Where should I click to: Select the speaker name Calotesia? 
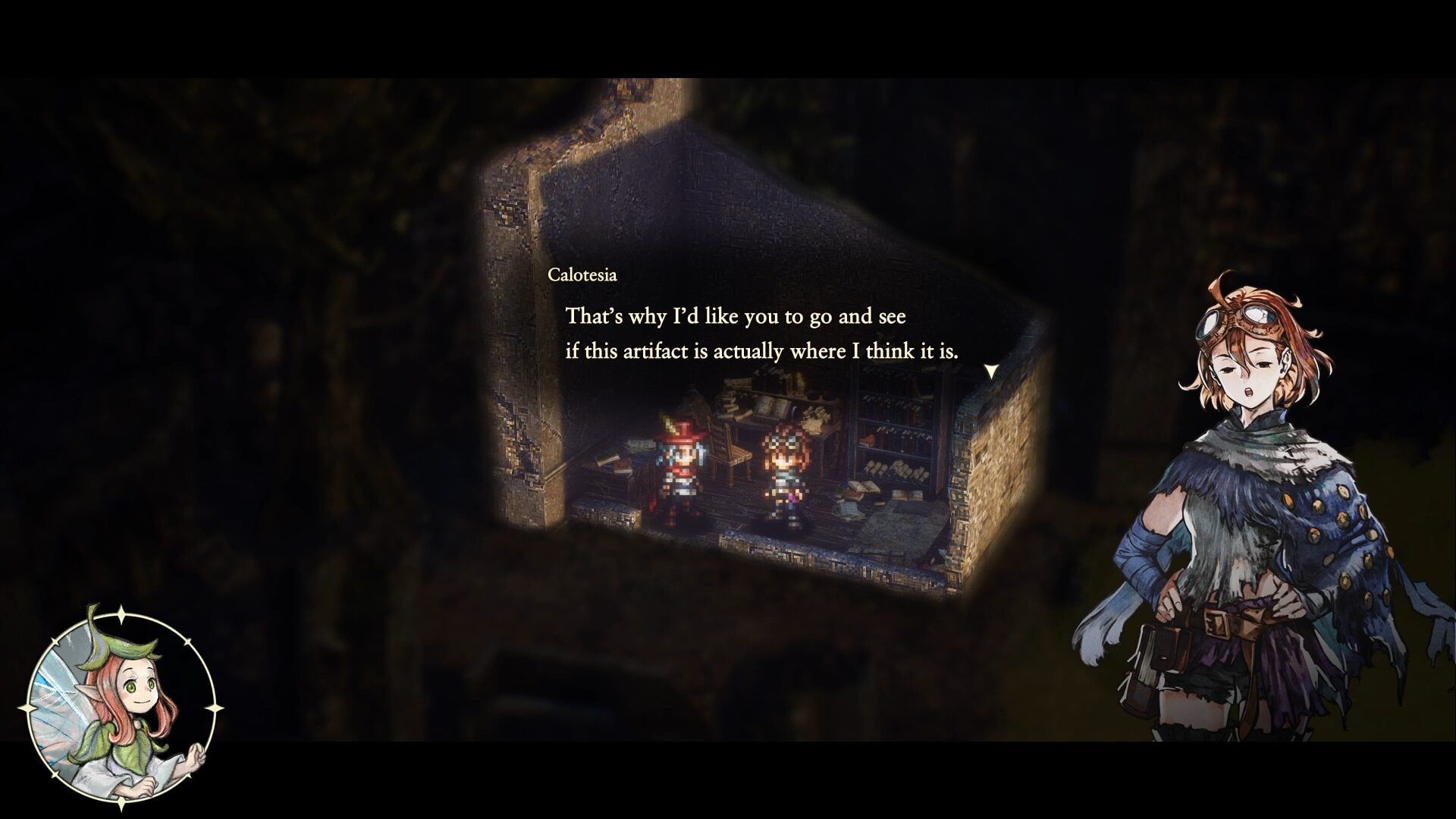[584, 275]
